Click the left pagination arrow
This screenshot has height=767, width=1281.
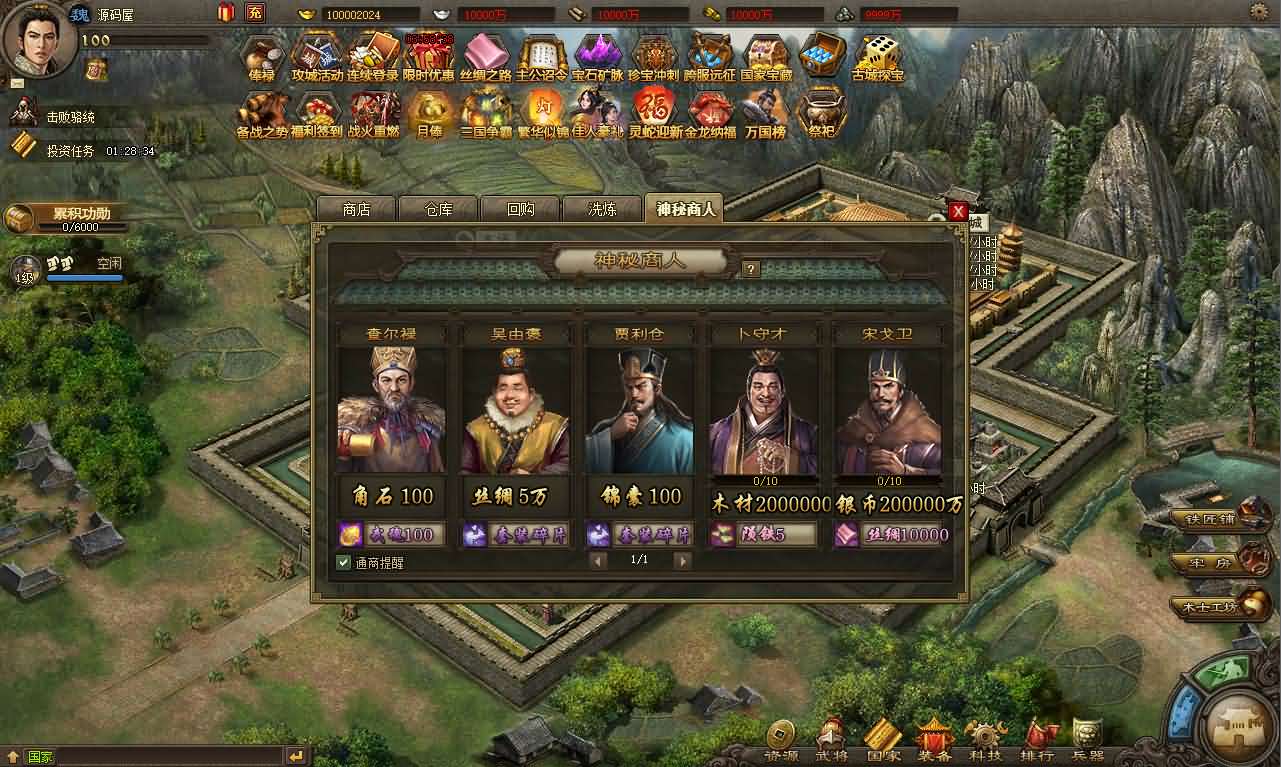pos(598,561)
